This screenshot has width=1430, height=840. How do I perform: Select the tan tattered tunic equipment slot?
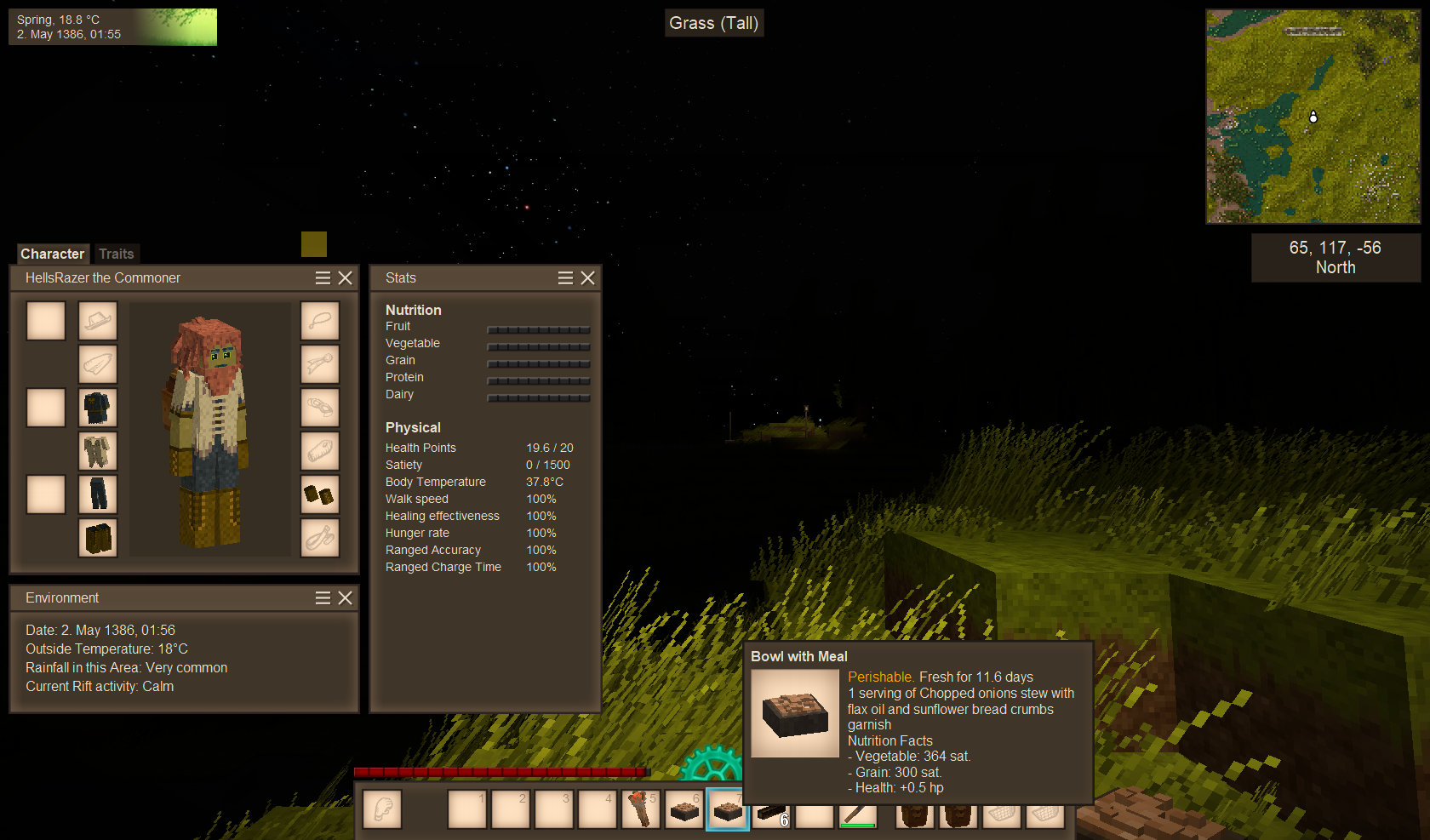(98, 451)
